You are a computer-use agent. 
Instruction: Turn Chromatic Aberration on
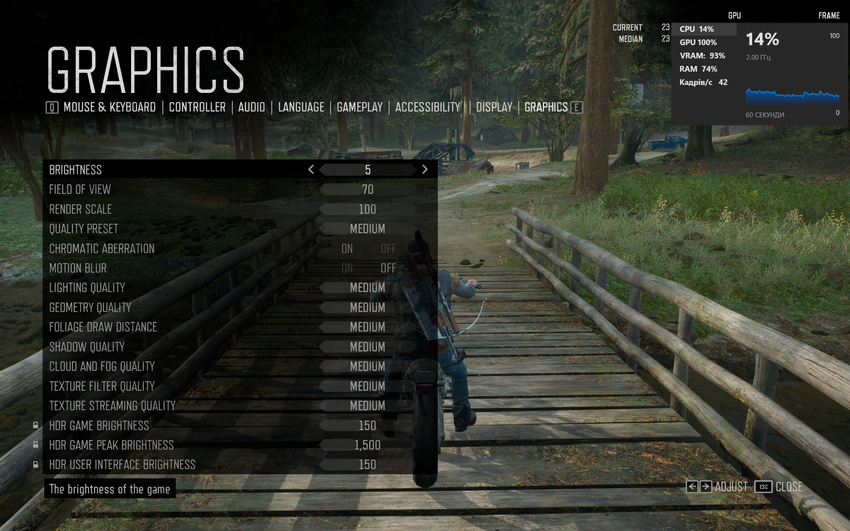(347, 249)
